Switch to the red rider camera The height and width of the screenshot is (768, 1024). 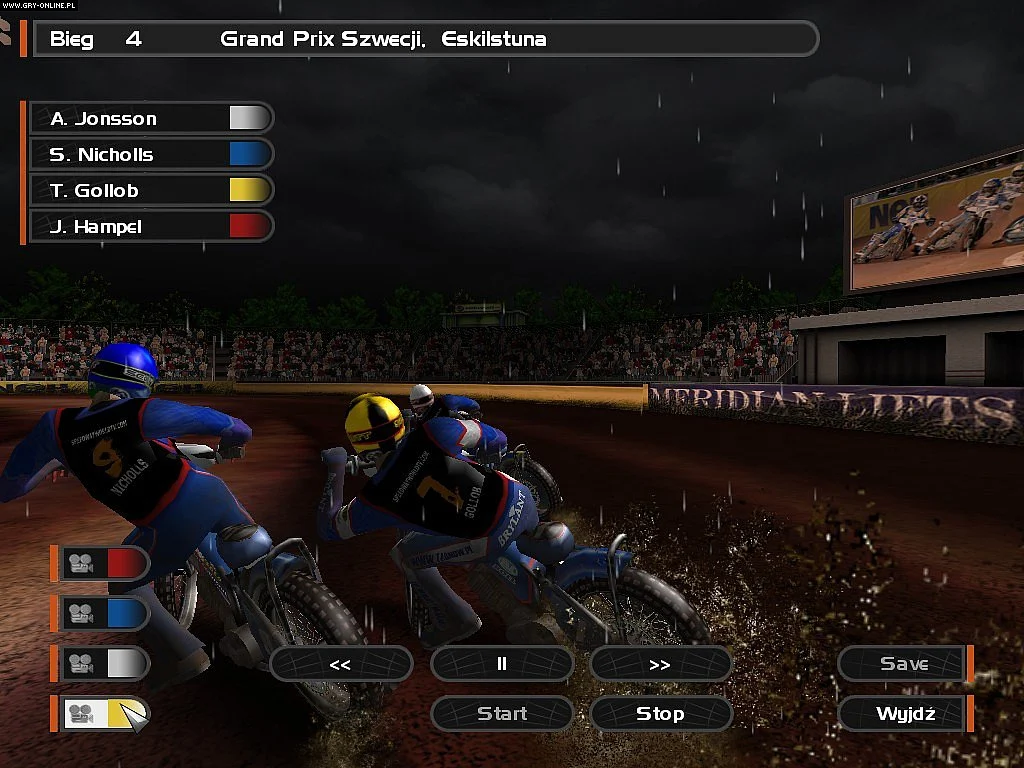(x=105, y=564)
